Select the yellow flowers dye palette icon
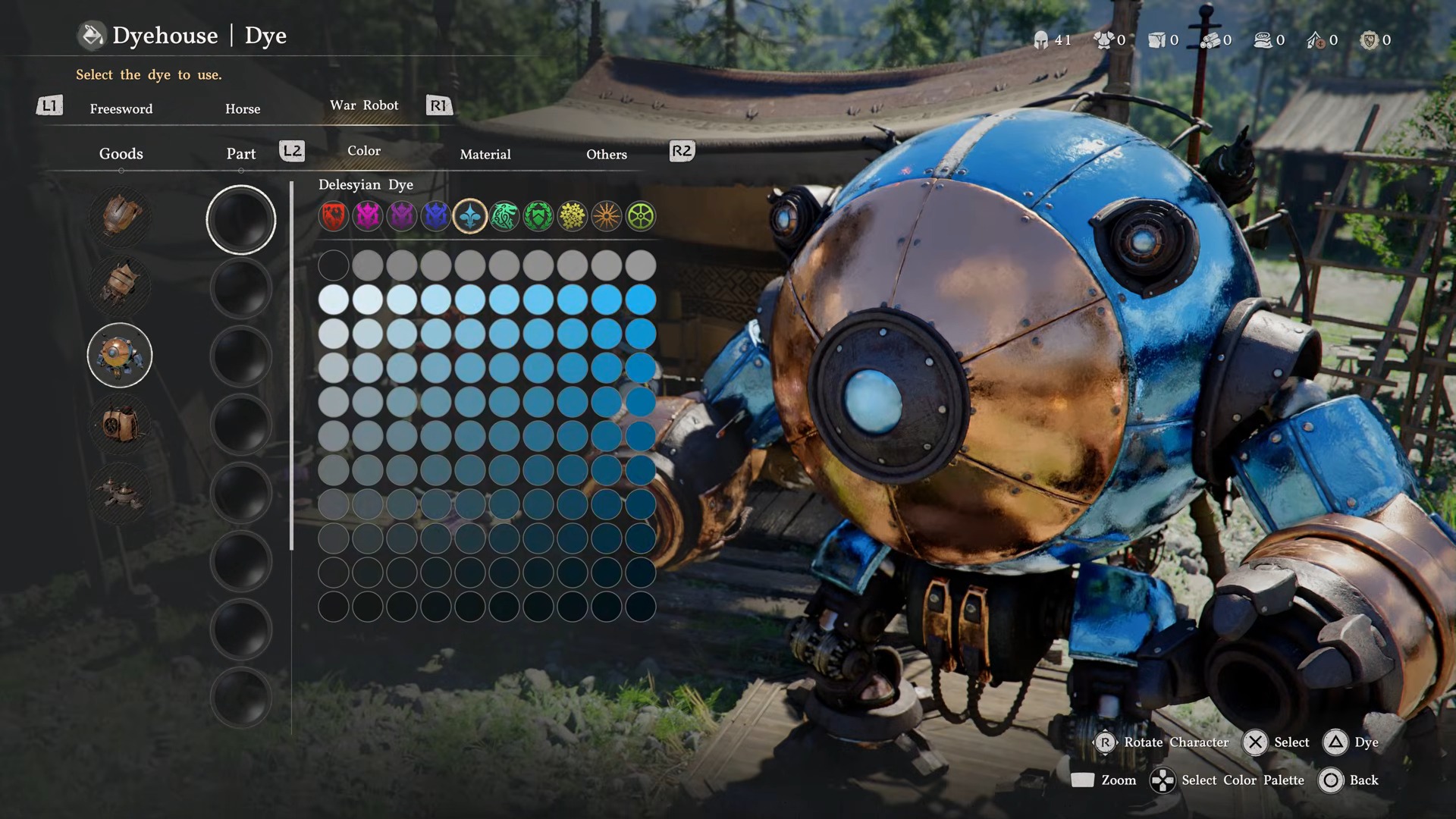 pos(572,216)
